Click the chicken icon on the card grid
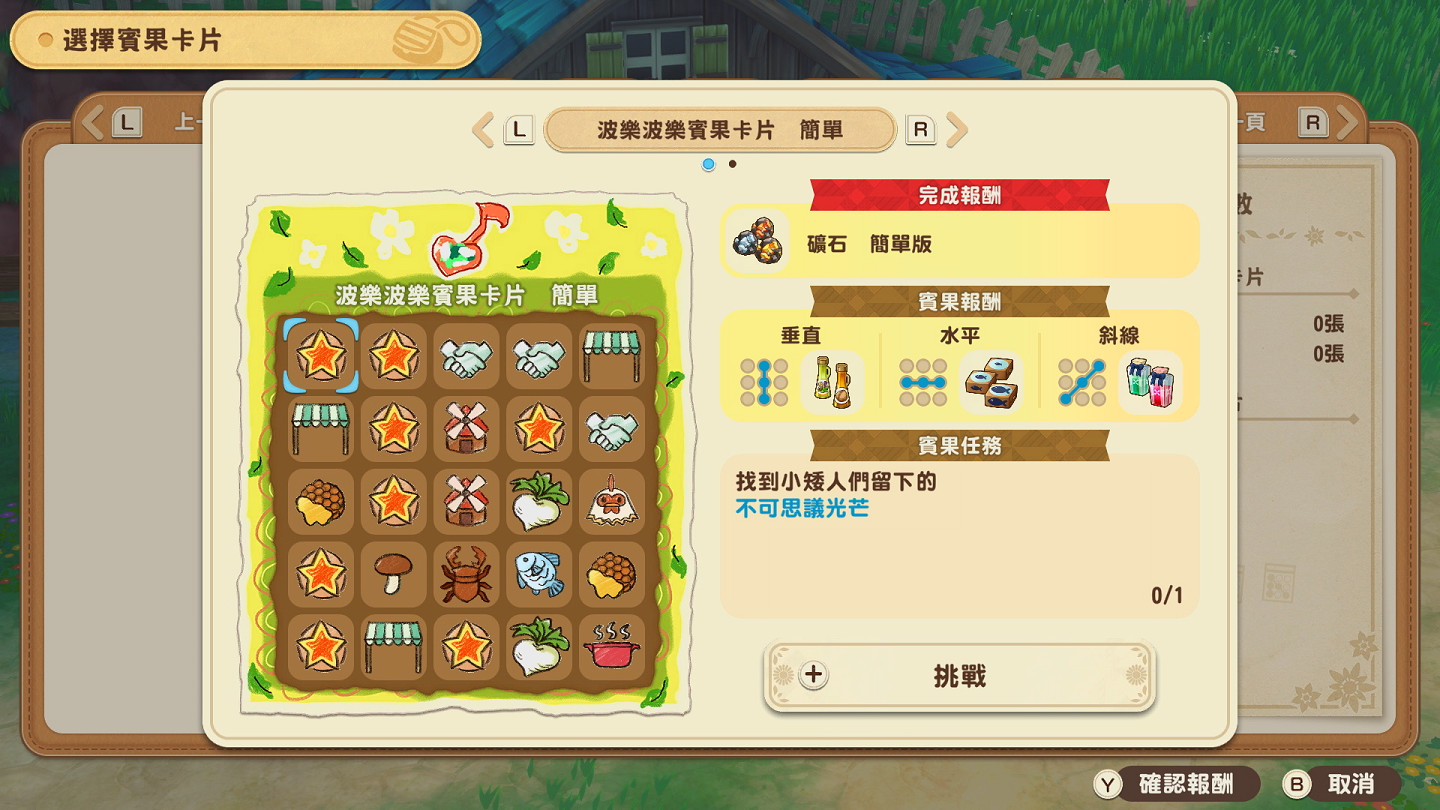 (613, 502)
